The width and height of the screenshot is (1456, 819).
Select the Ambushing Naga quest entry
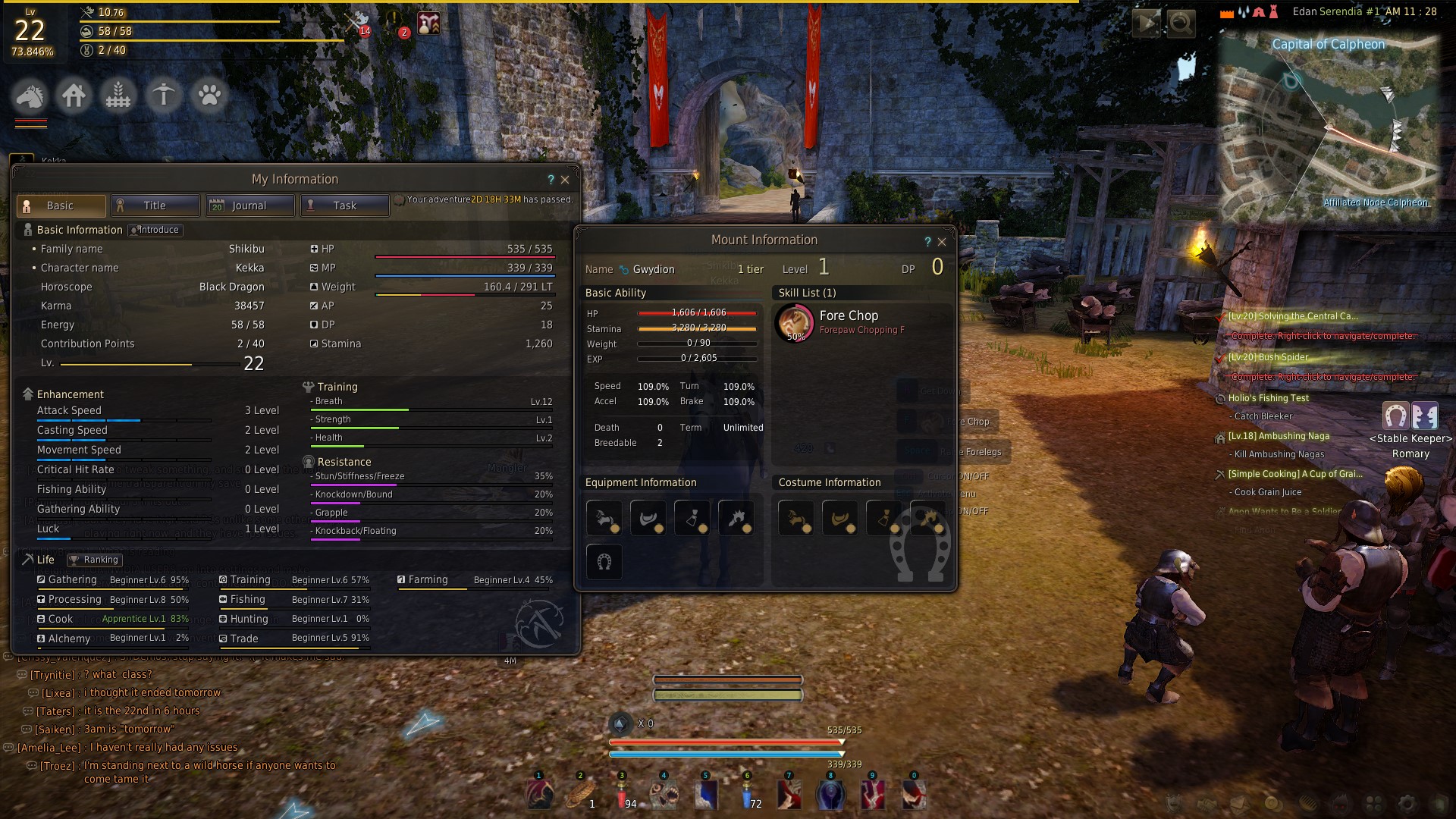pyautogui.click(x=1279, y=436)
